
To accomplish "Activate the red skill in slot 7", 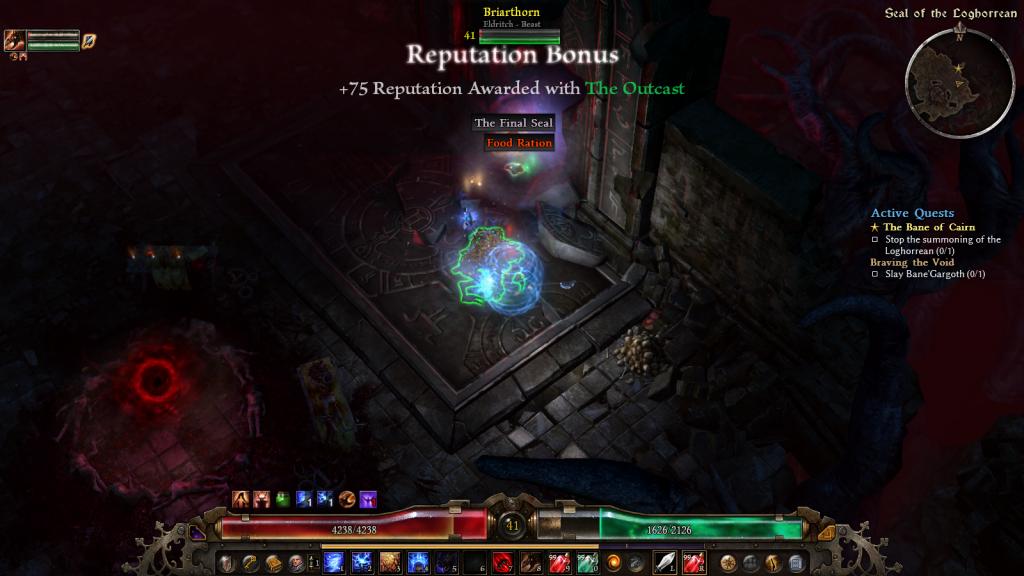I will tap(503, 562).
